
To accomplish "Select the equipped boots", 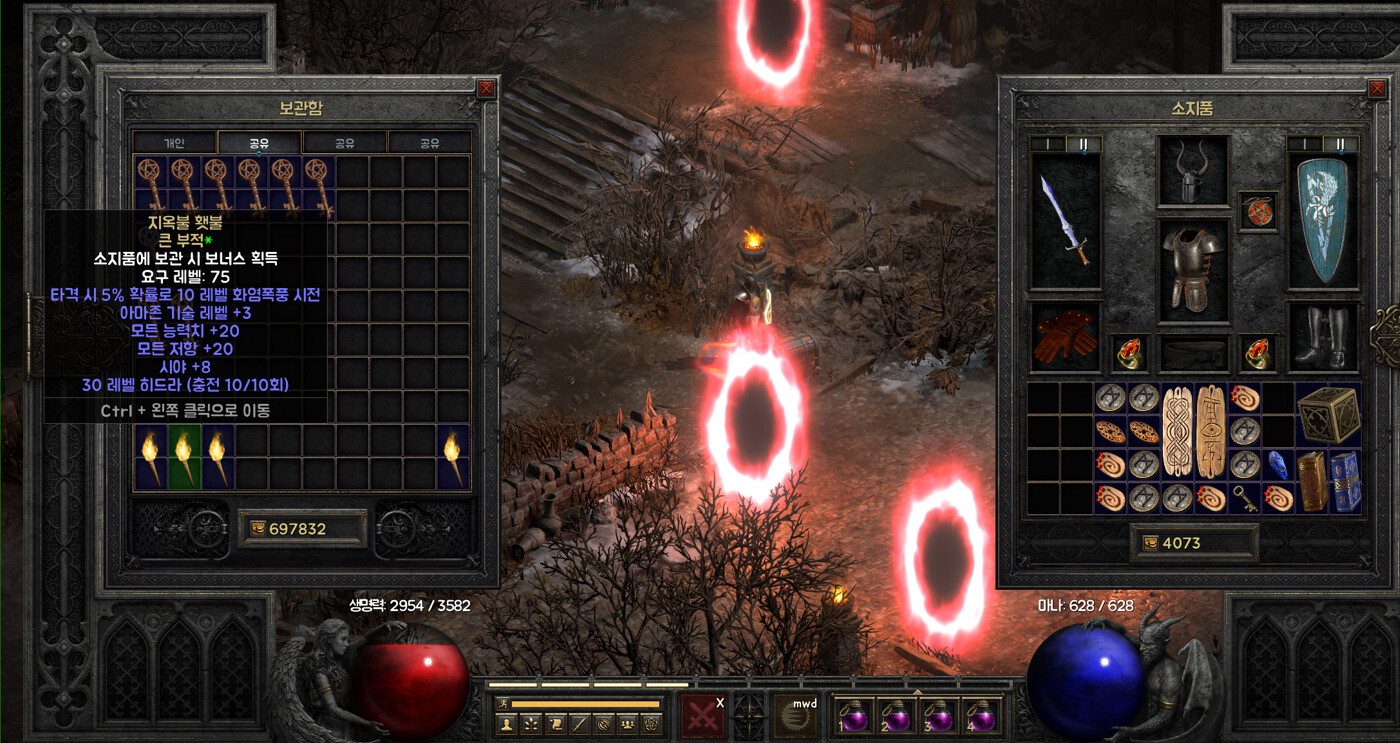I will (x=1321, y=337).
